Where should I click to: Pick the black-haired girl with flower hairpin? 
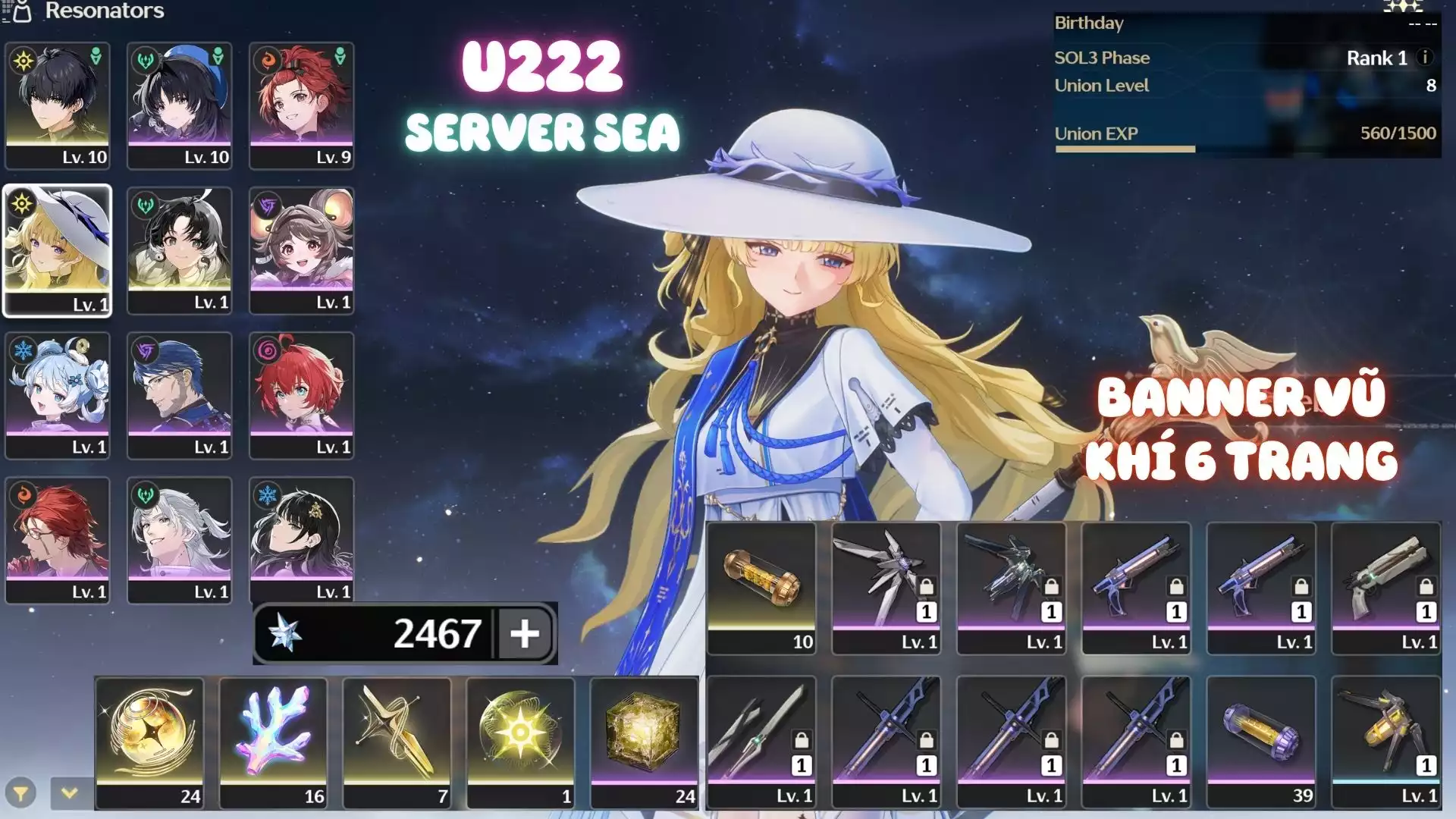[302, 539]
